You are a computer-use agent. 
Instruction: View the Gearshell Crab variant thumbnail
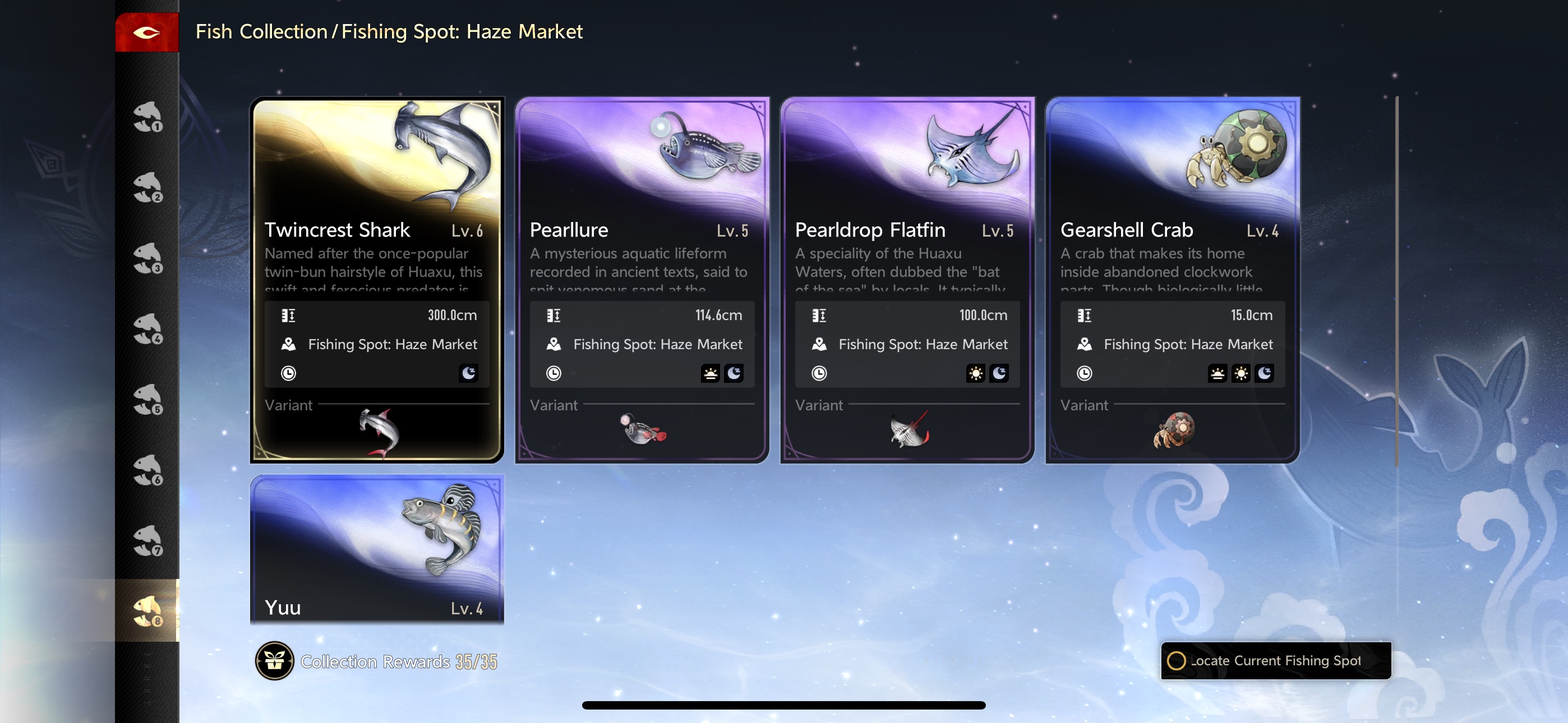point(1174,430)
